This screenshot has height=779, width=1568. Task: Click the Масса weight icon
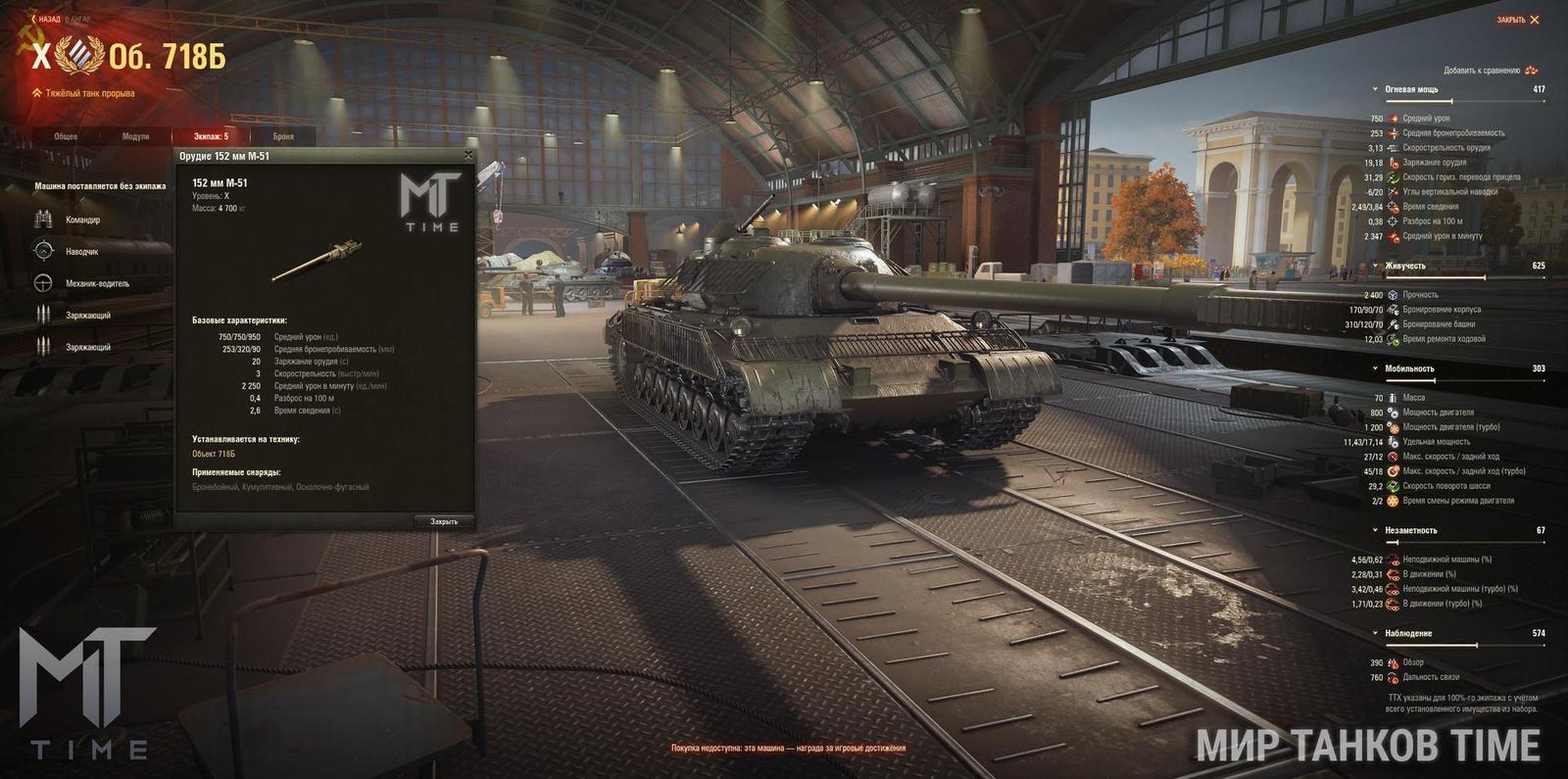coord(1392,400)
